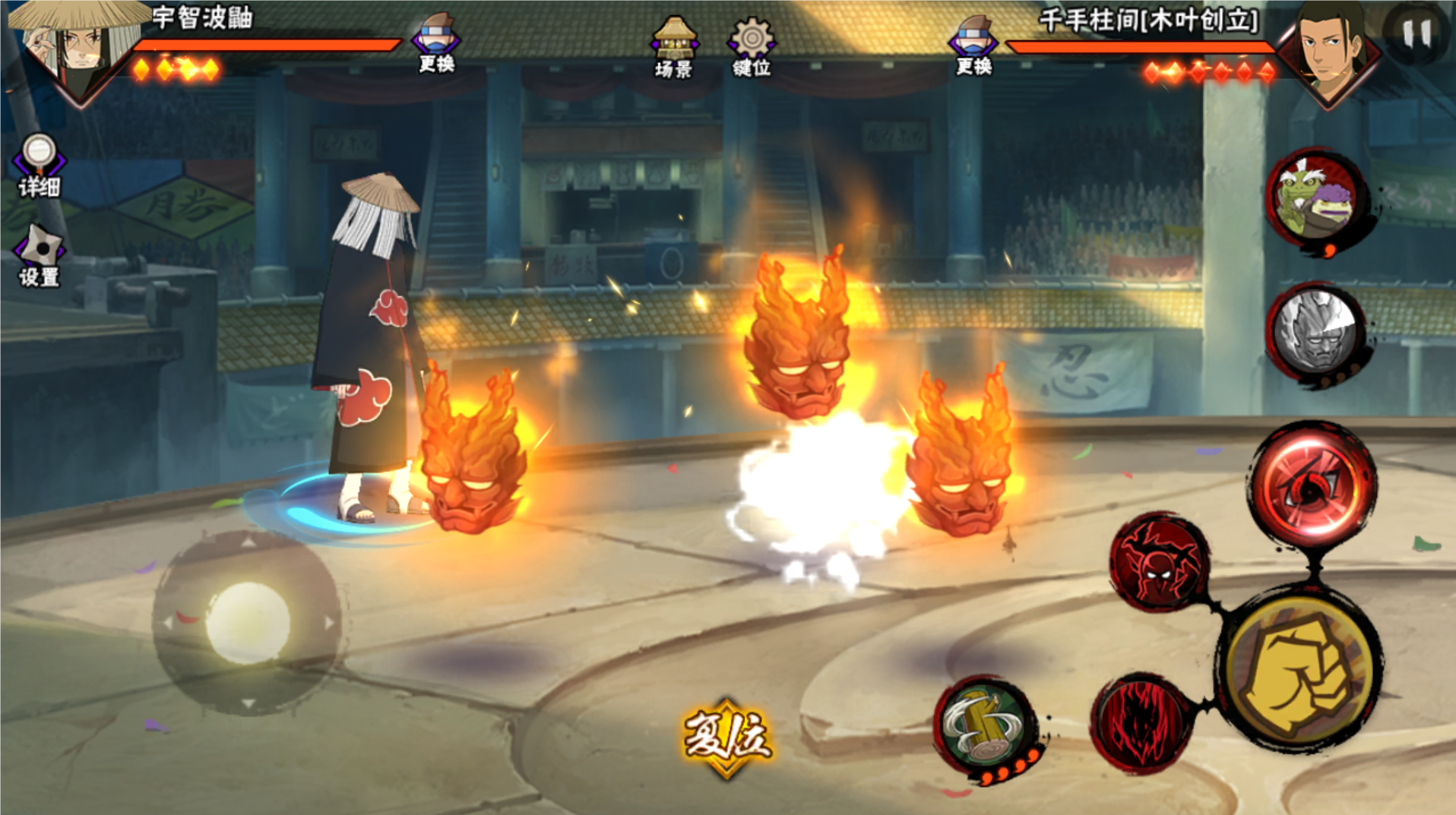The height and width of the screenshot is (815, 1456).
Task: Change the arena via 场景
Action: click(x=673, y=46)
